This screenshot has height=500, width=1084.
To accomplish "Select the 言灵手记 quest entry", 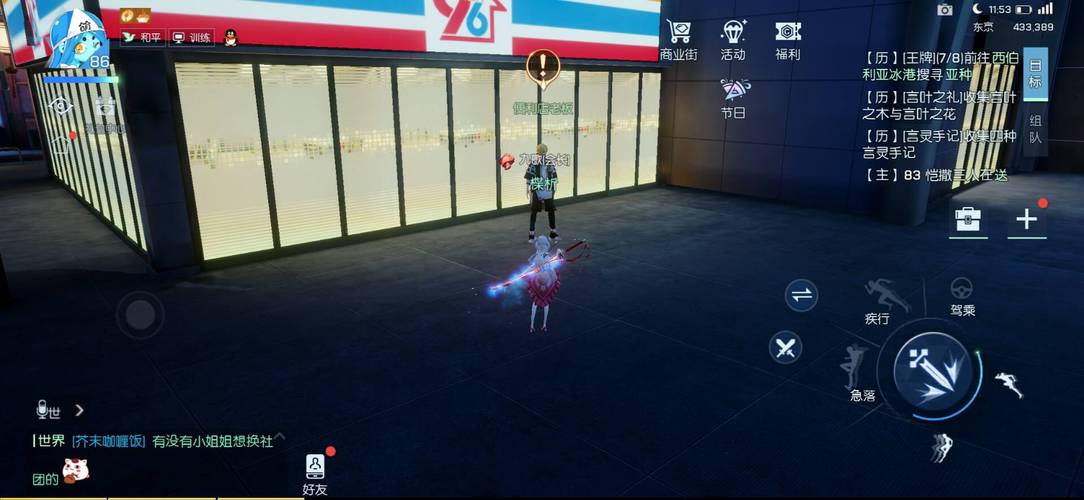I will pyautogui.click(x=939, y=144).
